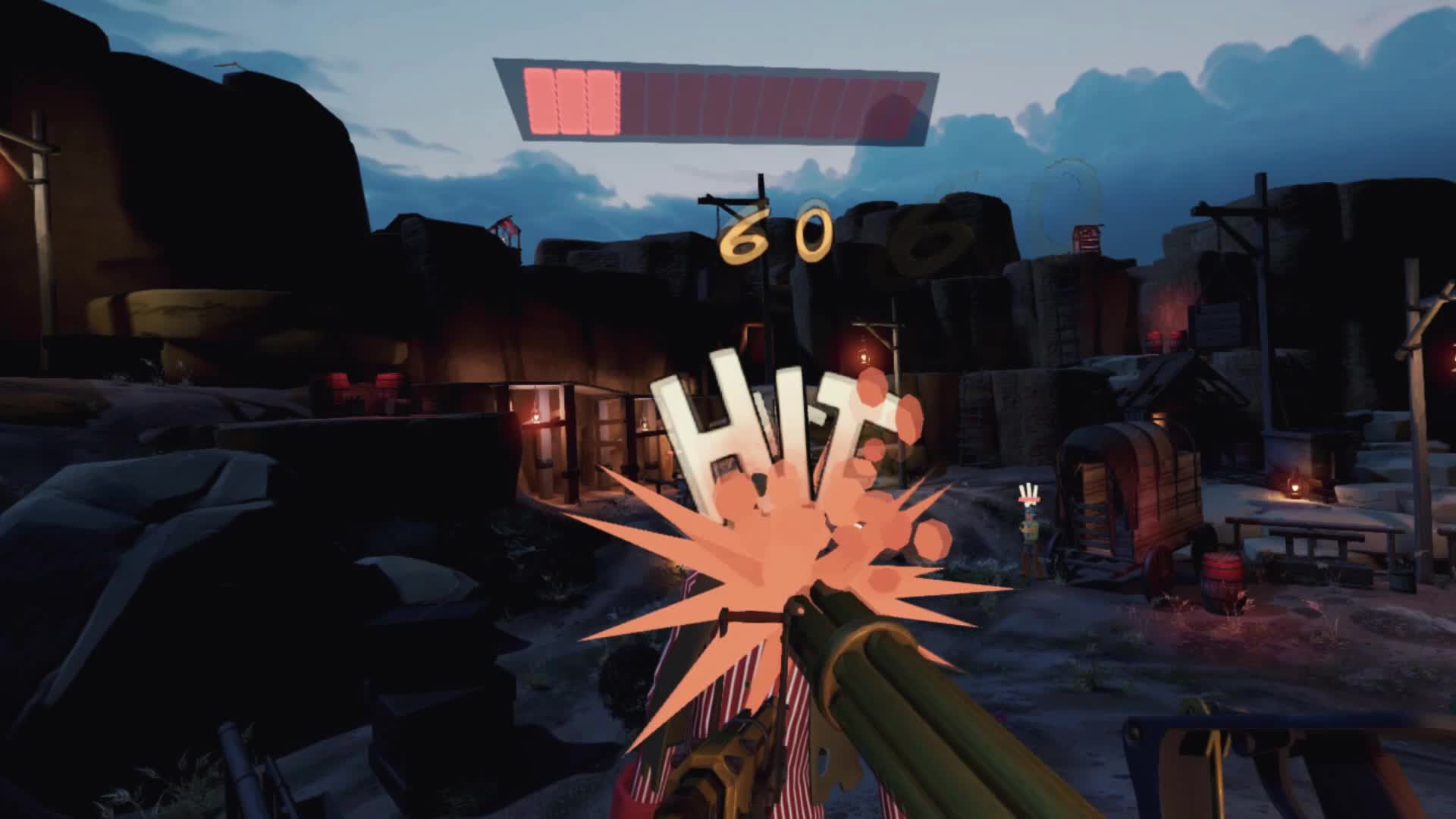Click the wooden gallows post at center
The width and height of the screenshot is (1456, 819).
pyautogui.click(x=758, y=288)
